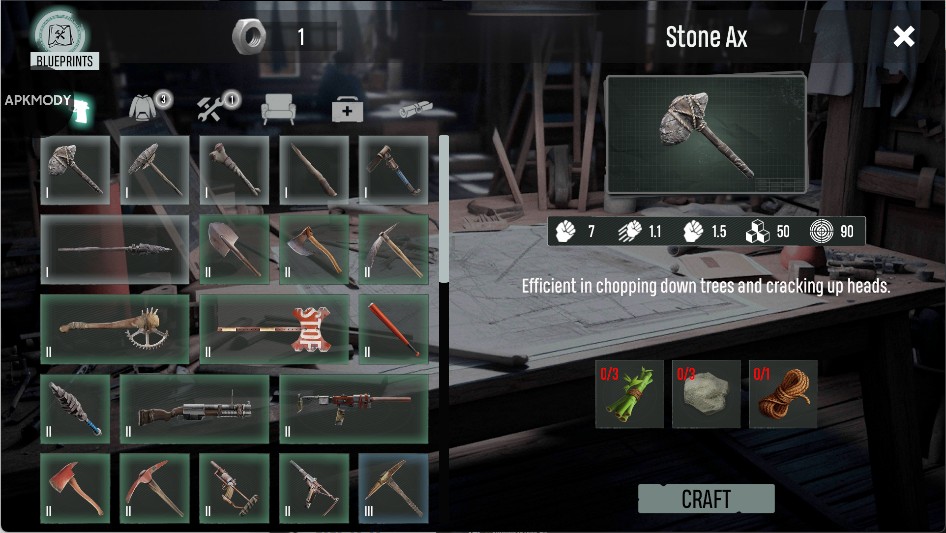Select the gear-bladed bone club blueprint
The width and height of the screenshot is (946, 533).
click(x=114, y=328)
